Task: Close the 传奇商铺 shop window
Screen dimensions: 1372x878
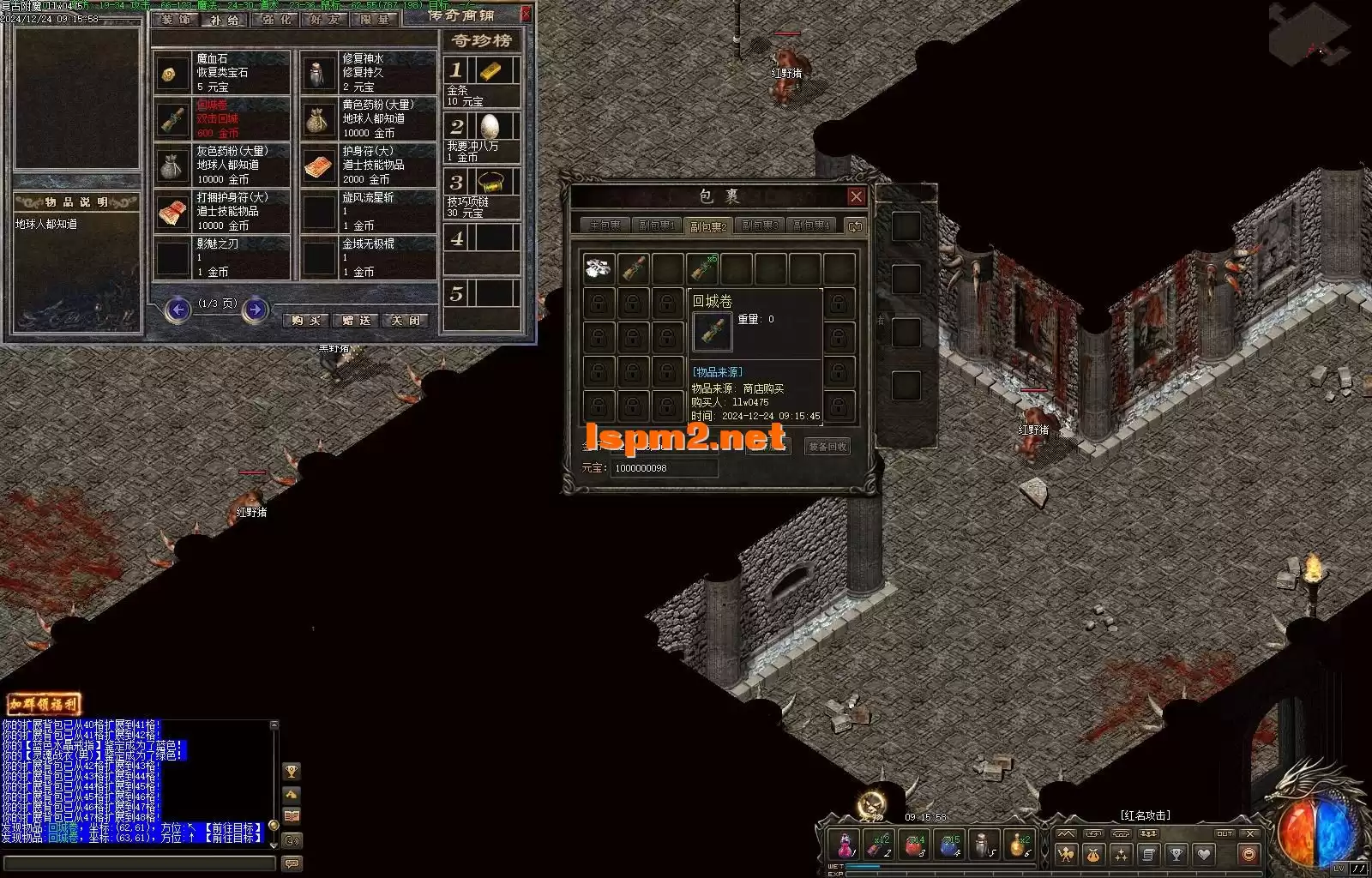Action: 526,14
